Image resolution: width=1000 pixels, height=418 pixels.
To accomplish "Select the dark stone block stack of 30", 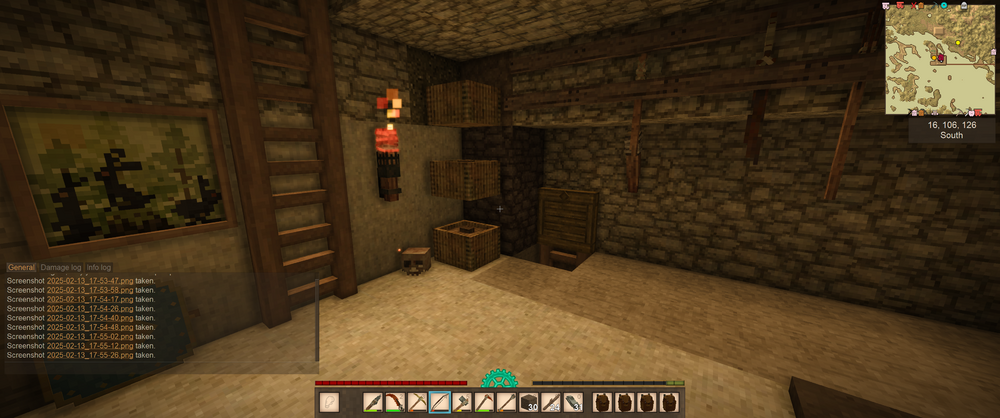I will click(x=530, y=403).
